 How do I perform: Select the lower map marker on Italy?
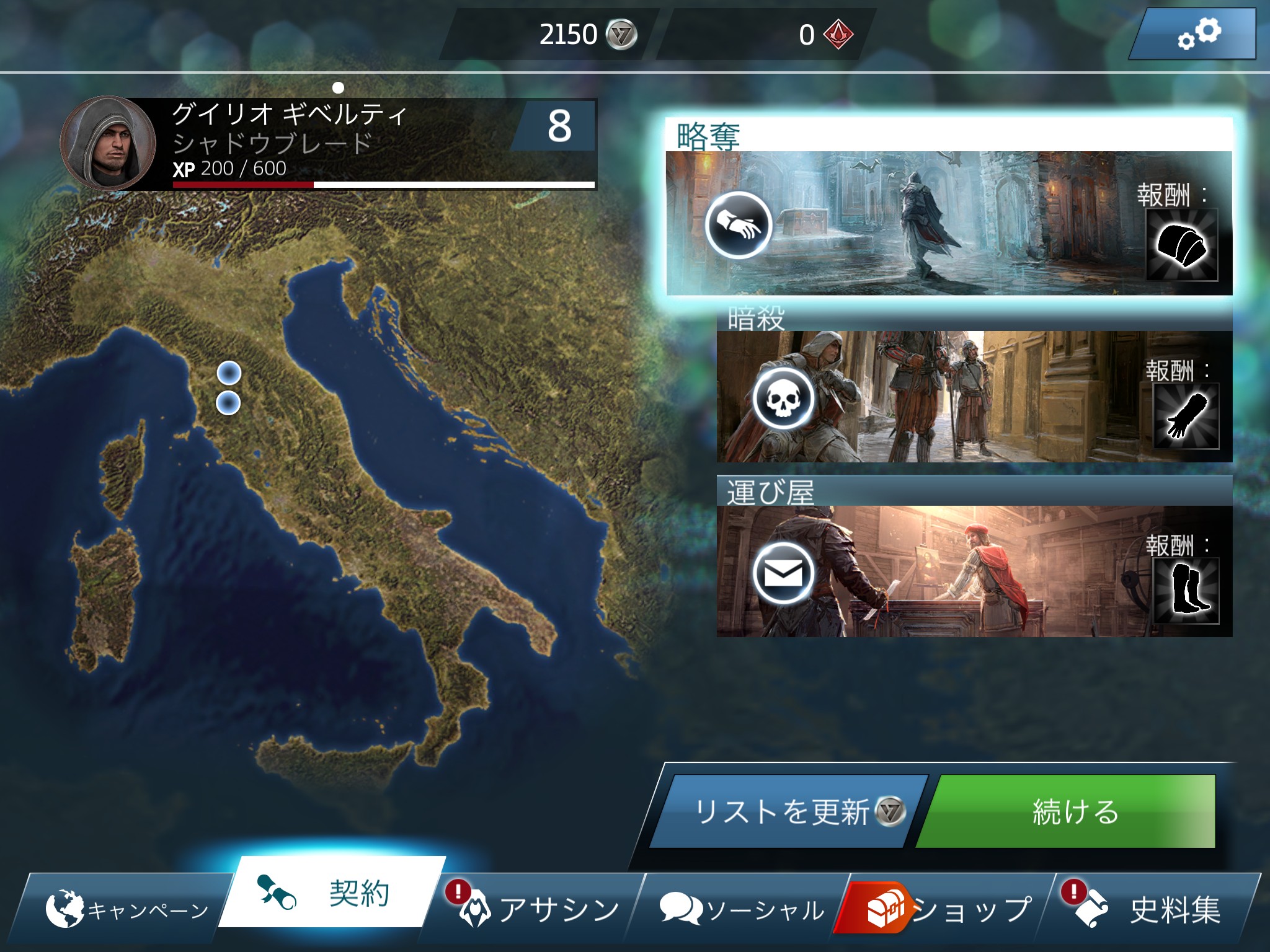[x=228, y=403]
